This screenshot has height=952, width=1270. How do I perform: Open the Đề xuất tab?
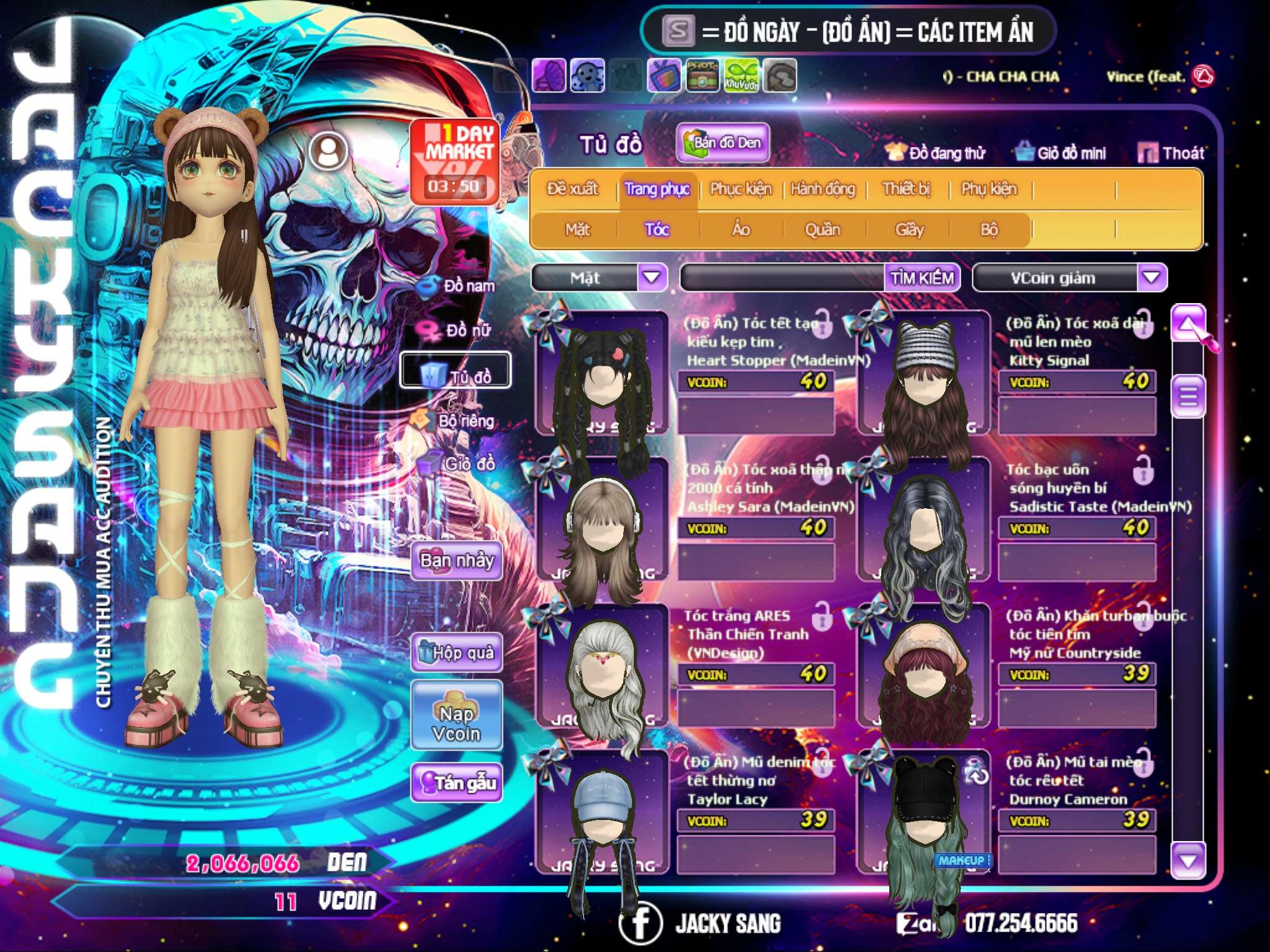click(x=572, y=189)
